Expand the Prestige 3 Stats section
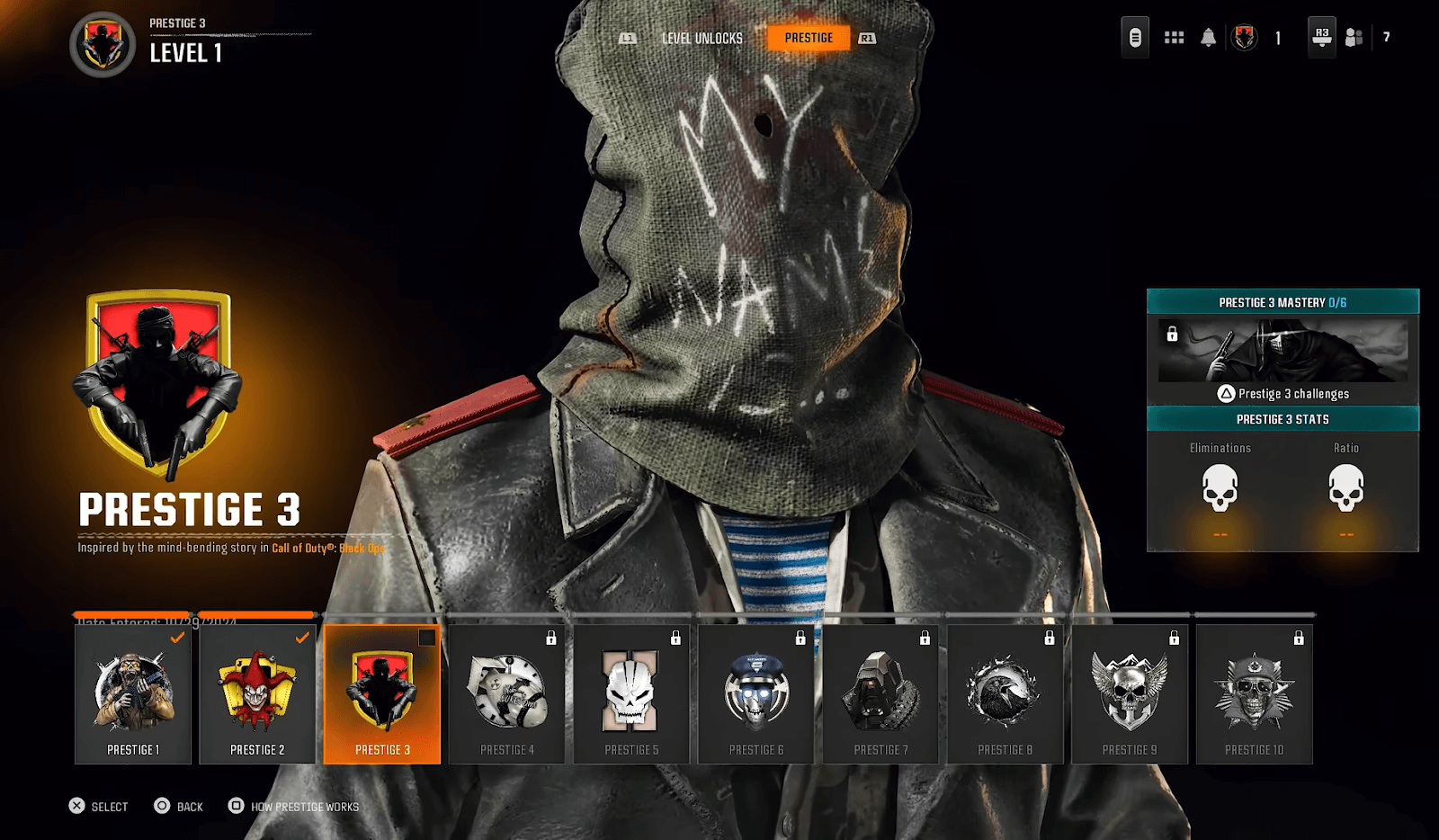The image size is (1439, 840). click(x=1282, y=419)
